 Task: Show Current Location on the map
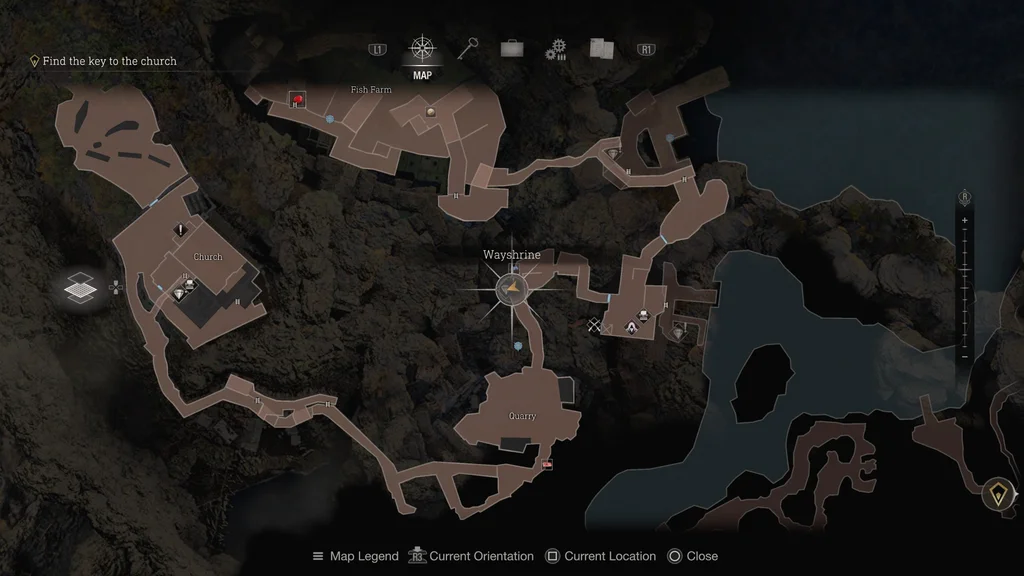point(600,556)
